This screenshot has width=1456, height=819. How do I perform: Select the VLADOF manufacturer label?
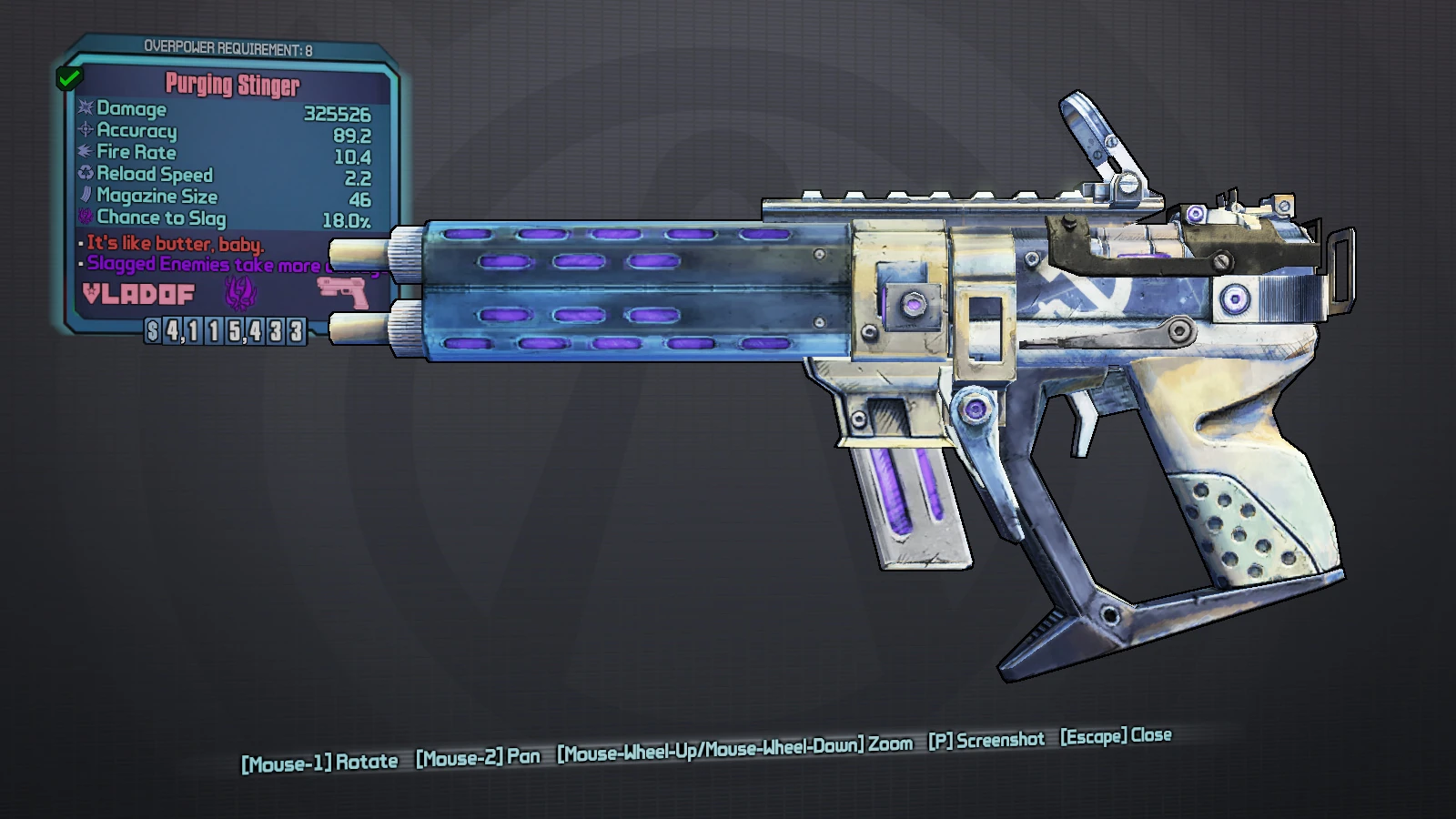[x=138, y=294]
